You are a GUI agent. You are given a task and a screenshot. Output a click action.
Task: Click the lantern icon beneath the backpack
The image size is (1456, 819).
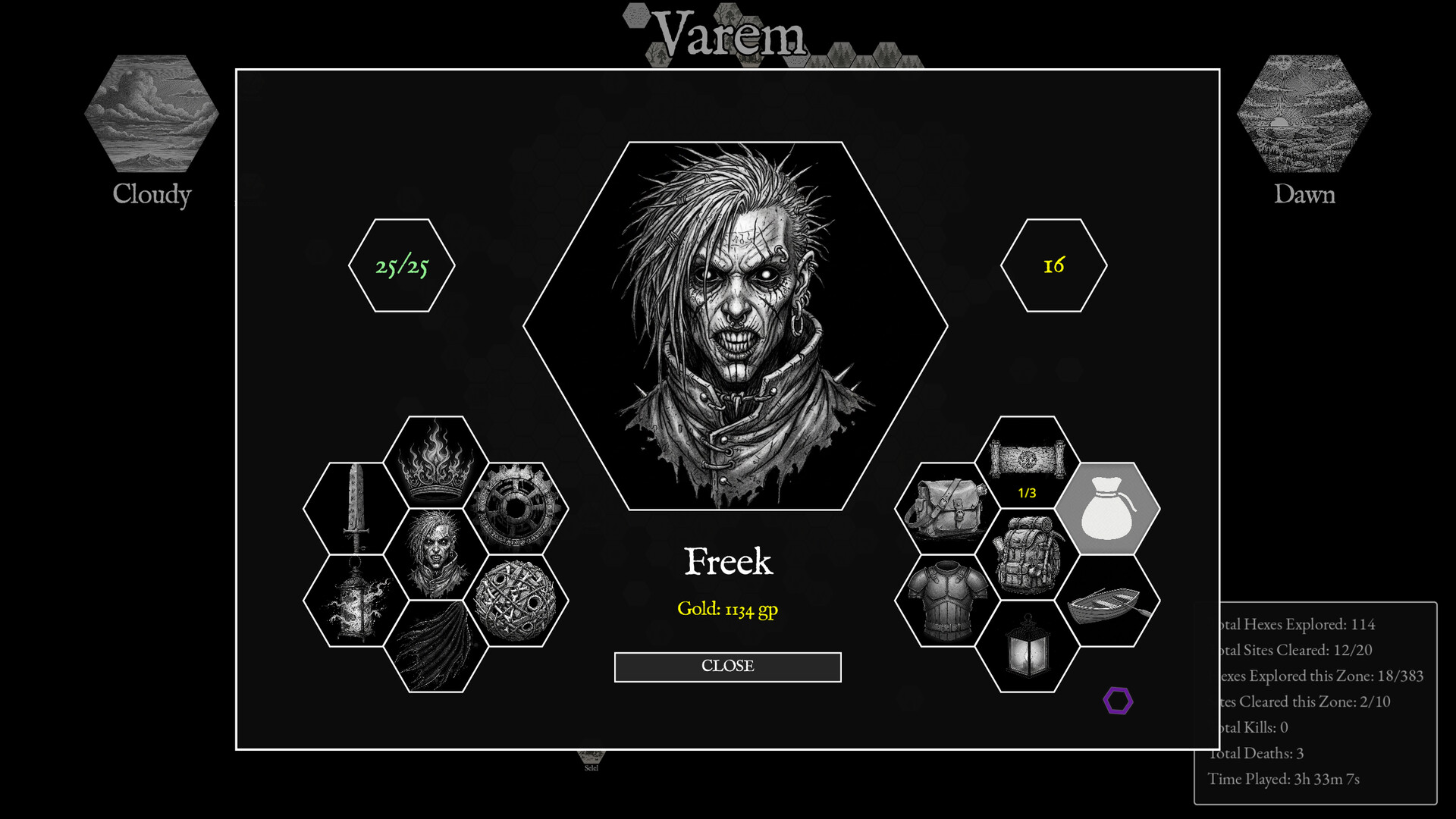[x=1029, y=641]
